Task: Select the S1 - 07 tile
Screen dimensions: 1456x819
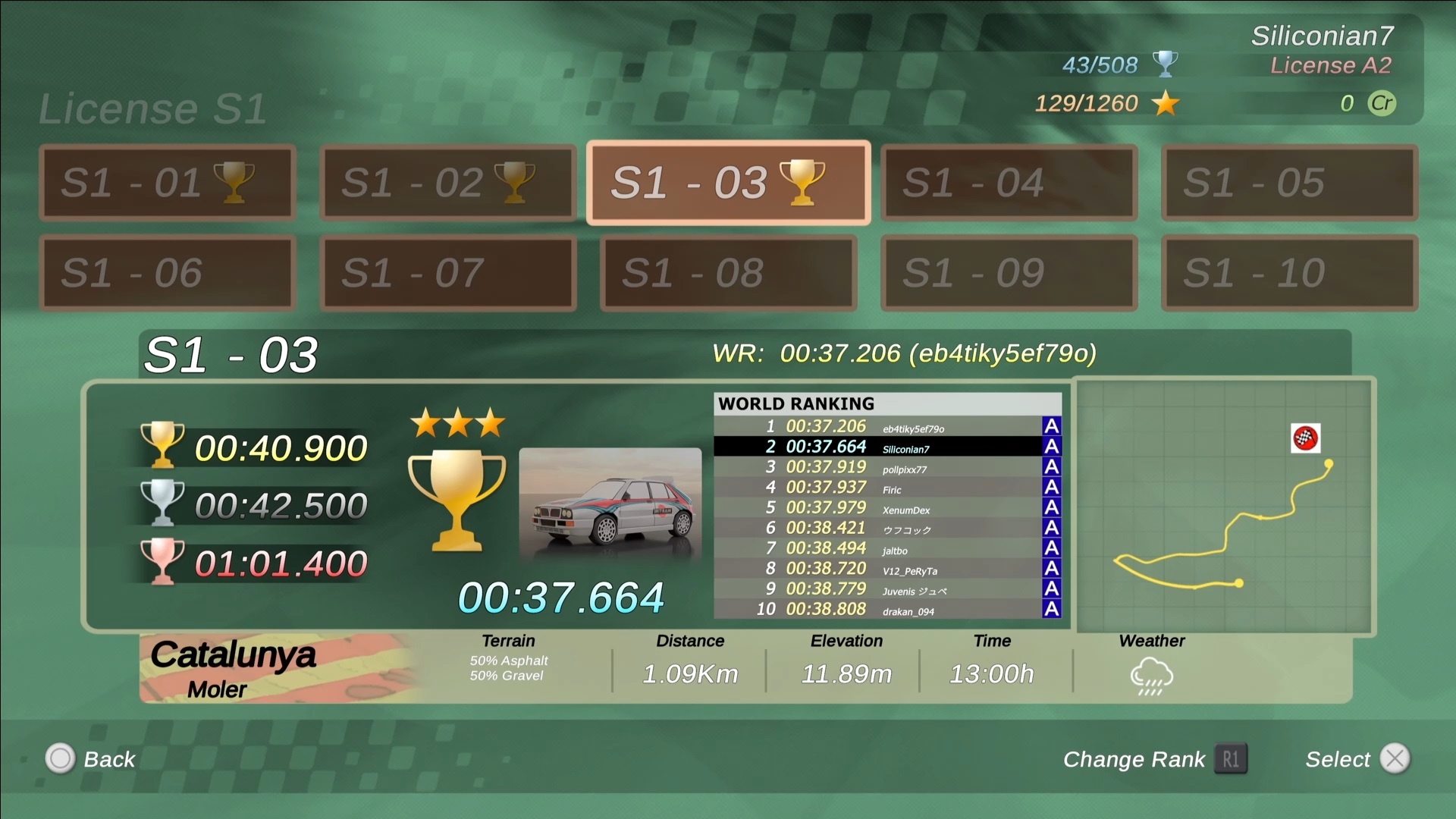Action: click(x=447, y=273)
